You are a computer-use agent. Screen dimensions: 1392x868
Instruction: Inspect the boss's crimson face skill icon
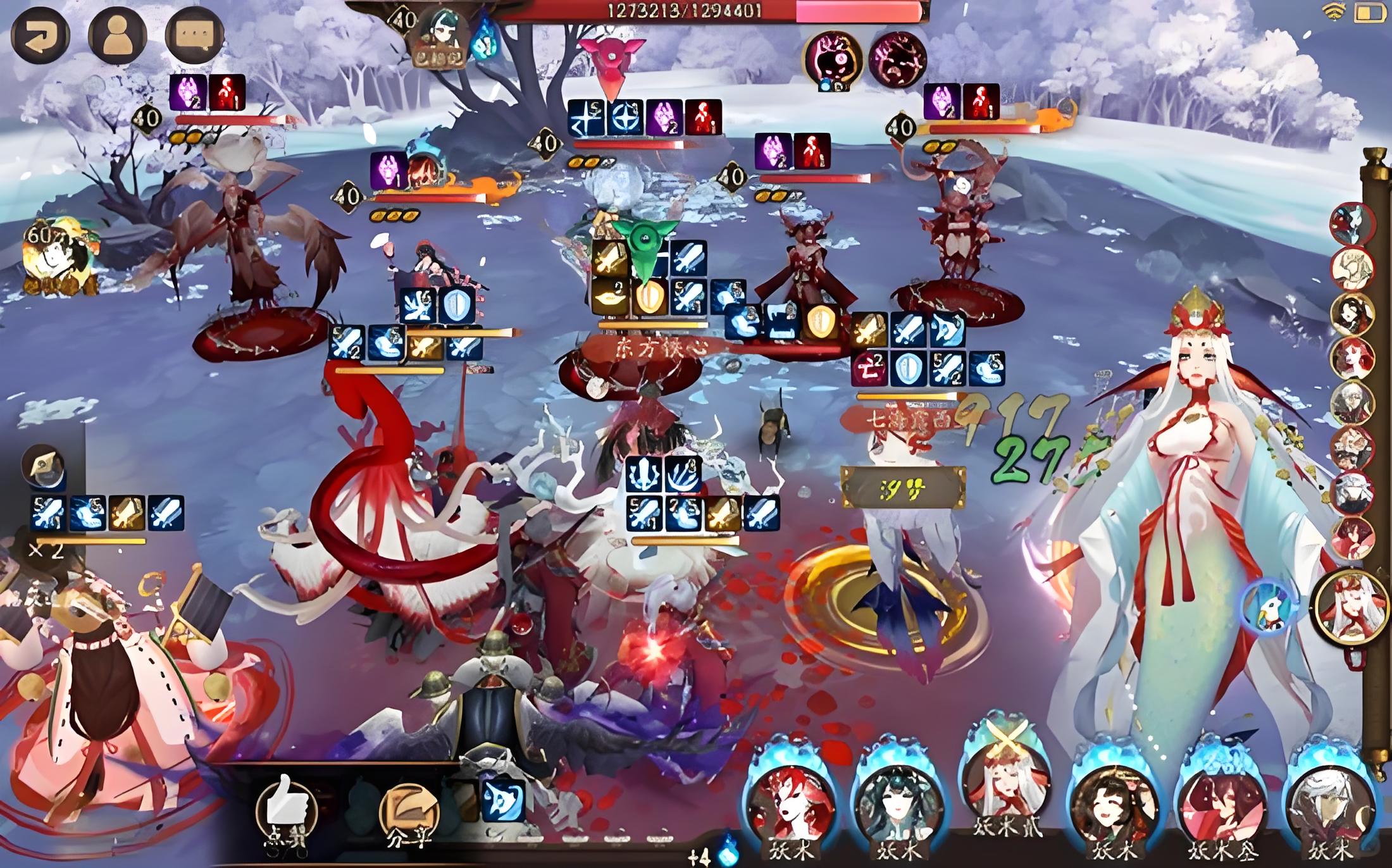897,59
